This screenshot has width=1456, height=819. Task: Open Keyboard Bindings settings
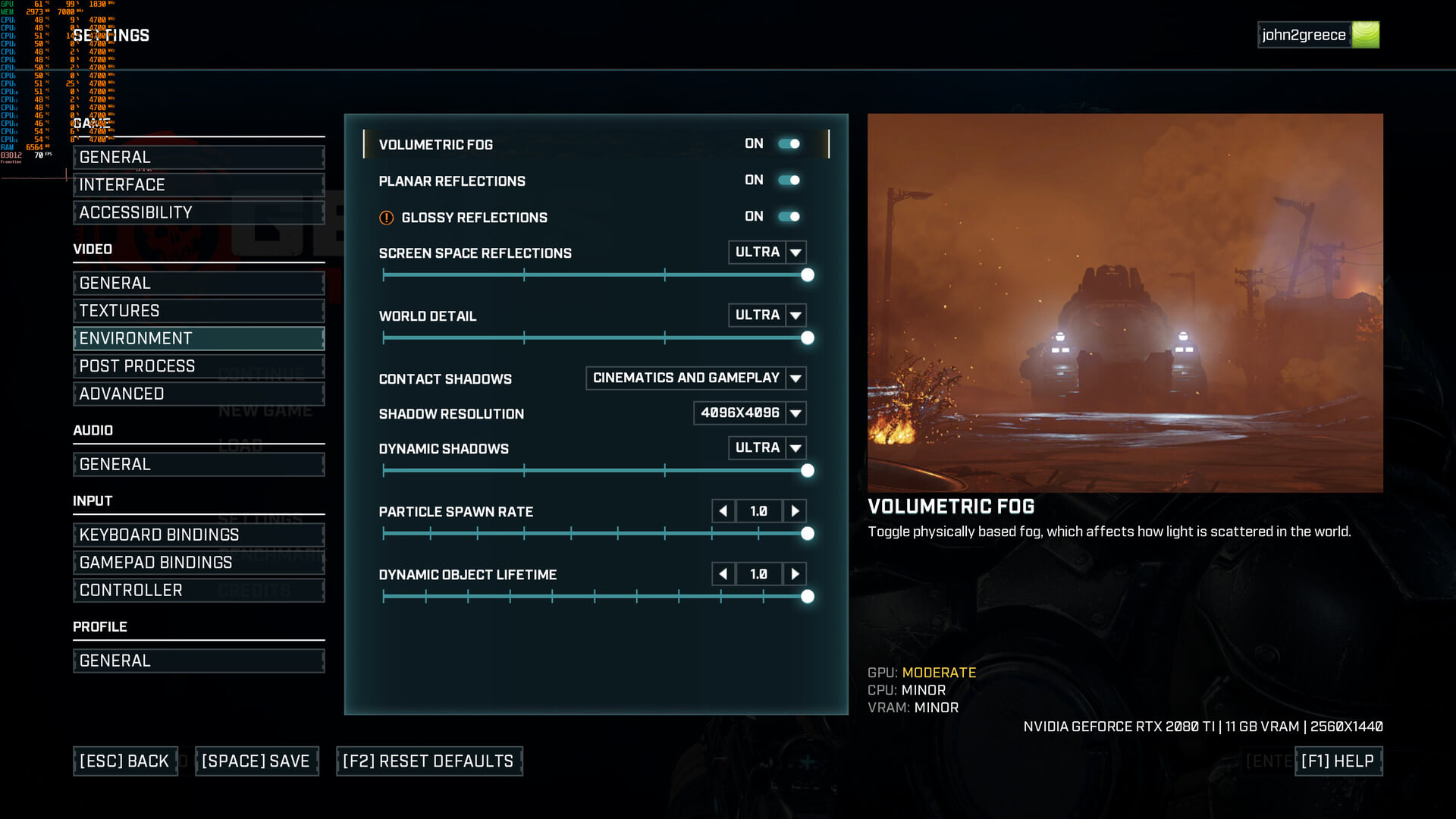pos(199,535)
